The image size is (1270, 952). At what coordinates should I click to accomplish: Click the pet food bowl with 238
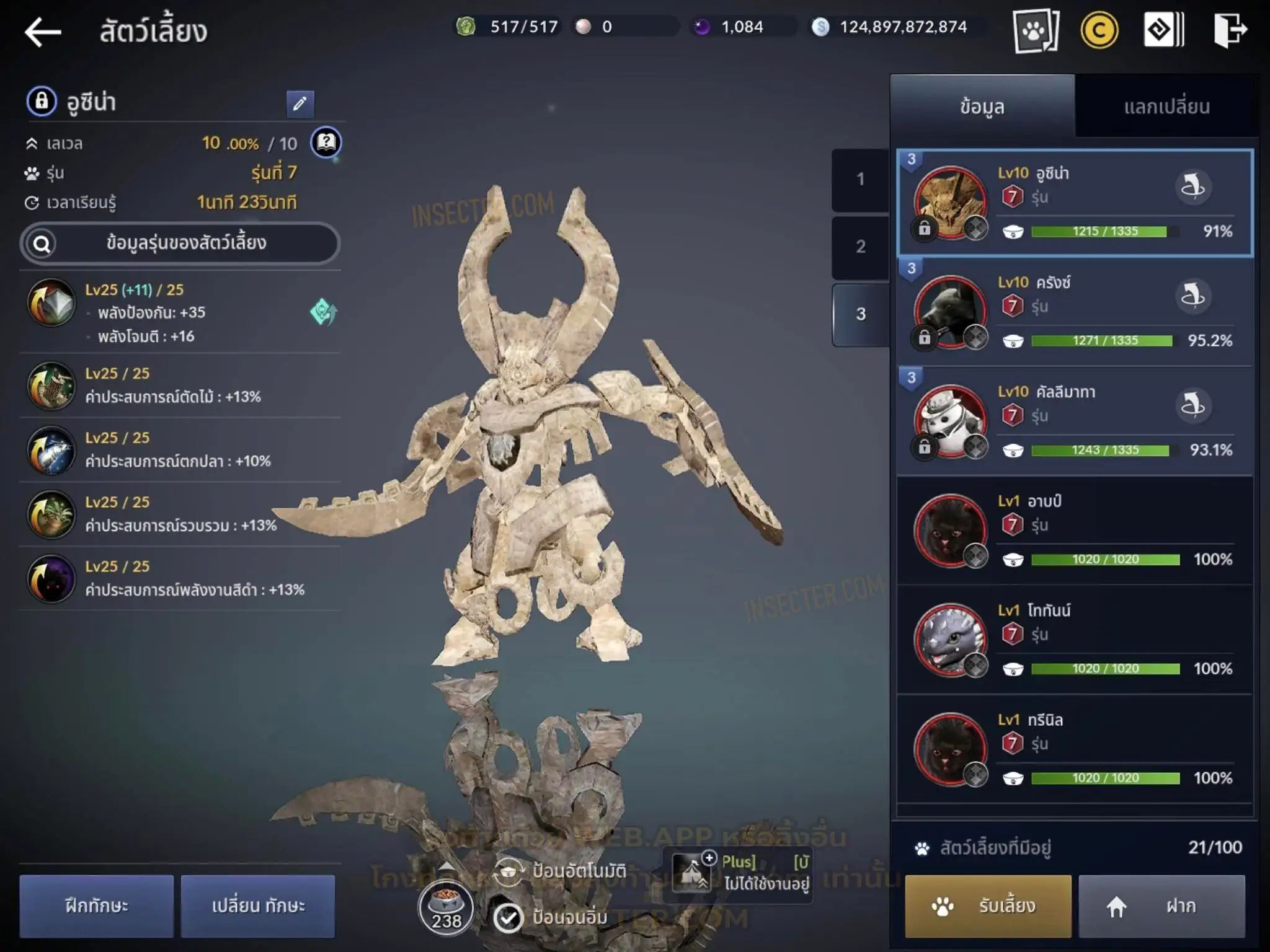click(x=446, y=907)
